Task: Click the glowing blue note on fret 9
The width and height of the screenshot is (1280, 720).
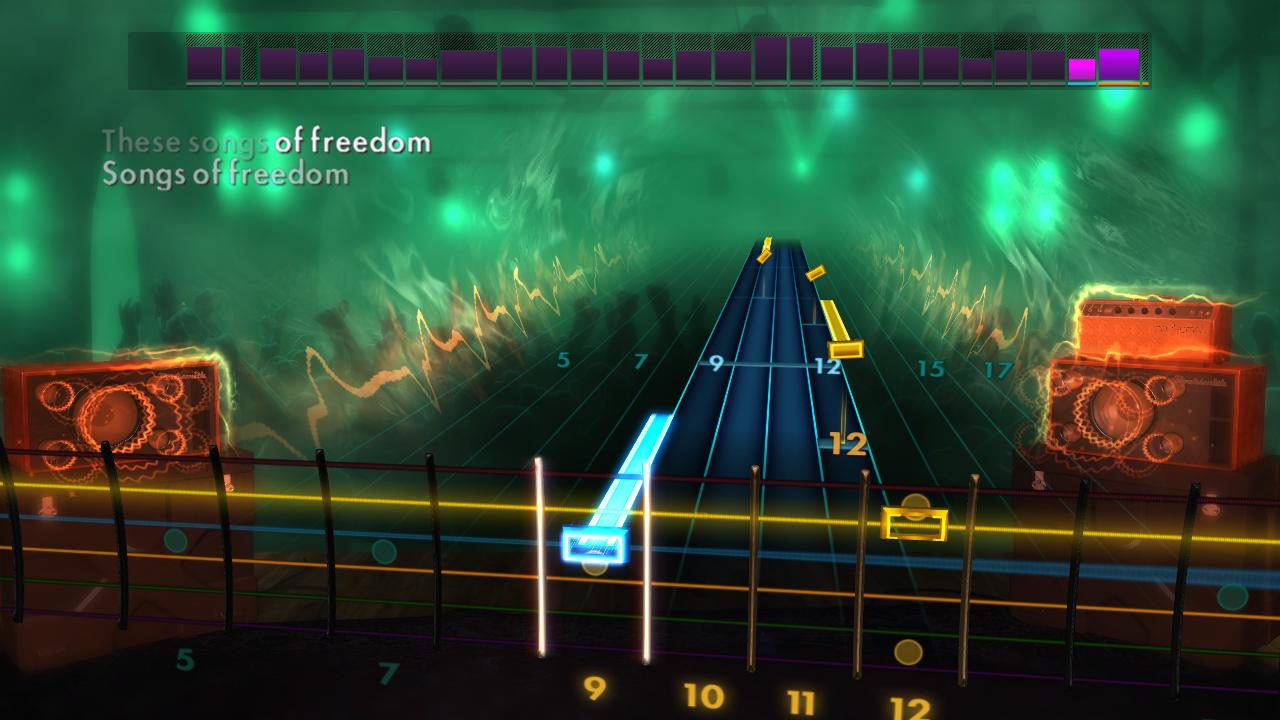Action: [x=592, y=543]
